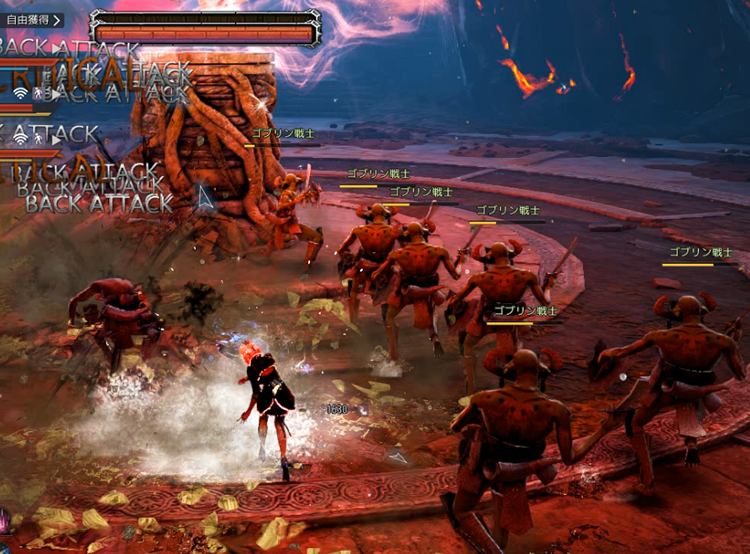This screenshot has height=554, width=750.
Task: Open the 自由獲得 loot setting
Action: pyautogui.click(x=34, y=19)
